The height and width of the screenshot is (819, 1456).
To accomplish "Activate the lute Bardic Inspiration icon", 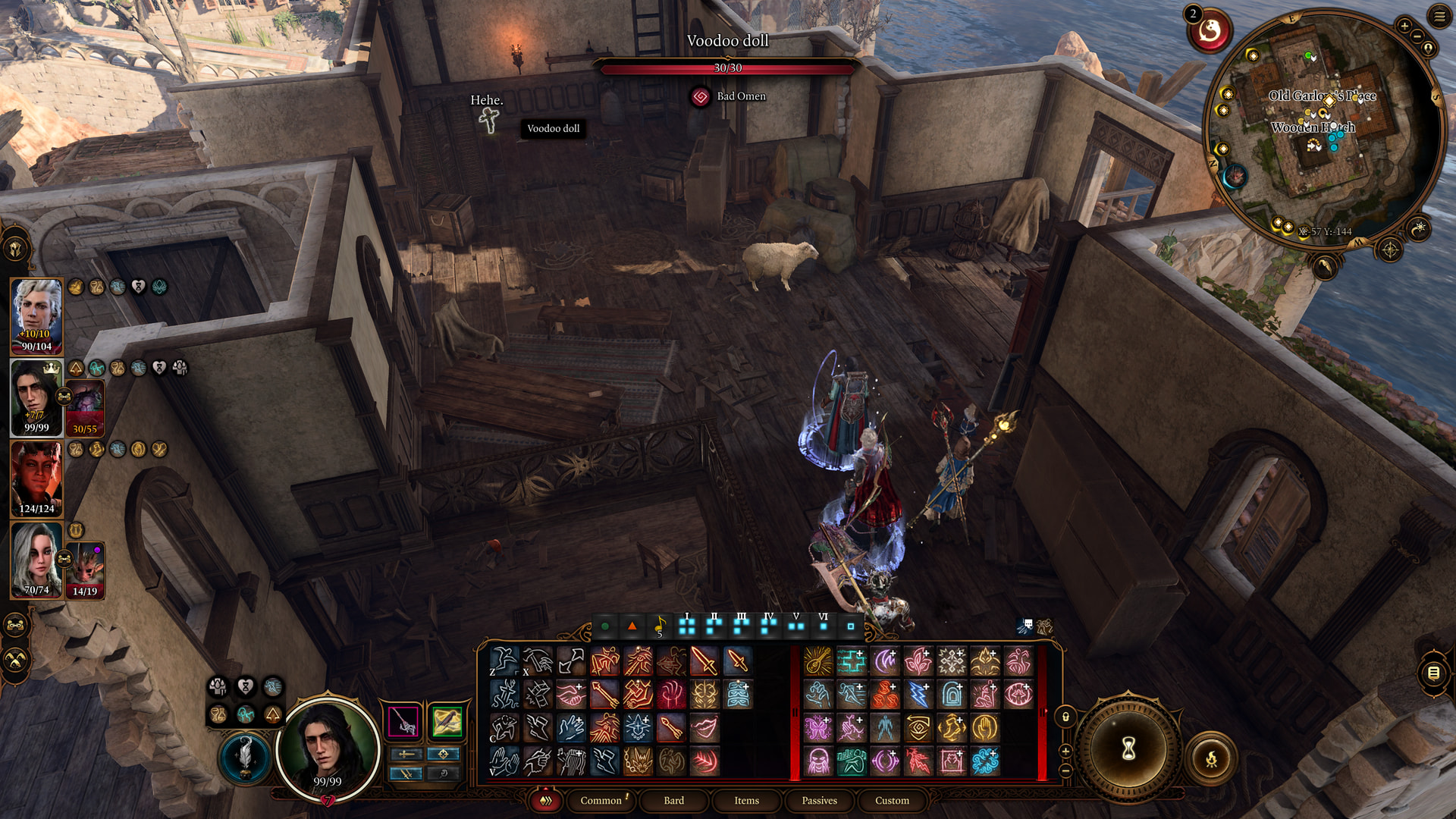I will (817, 661).
